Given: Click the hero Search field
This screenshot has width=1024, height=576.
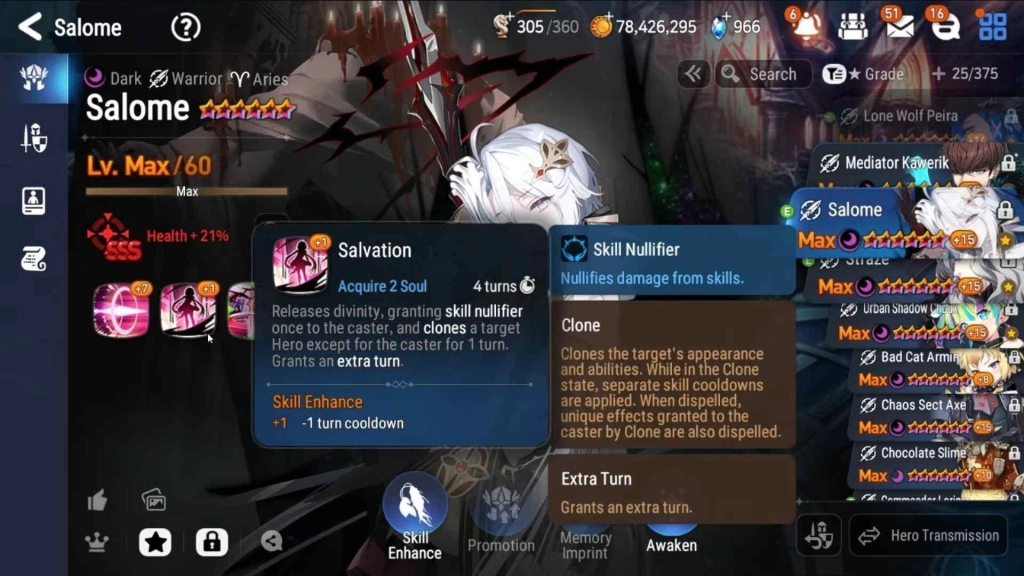Looking at the screenshot, I should (762, 74).
